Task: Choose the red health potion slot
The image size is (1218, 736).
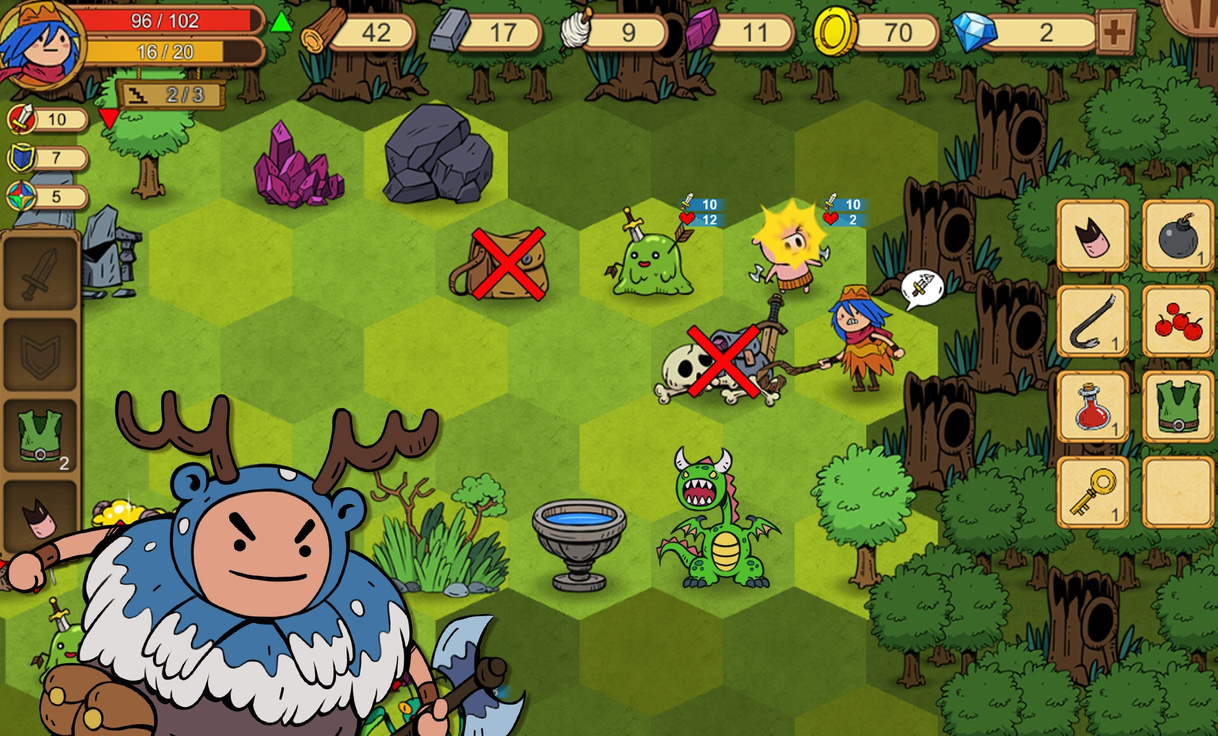Action: pos(1093,407)
